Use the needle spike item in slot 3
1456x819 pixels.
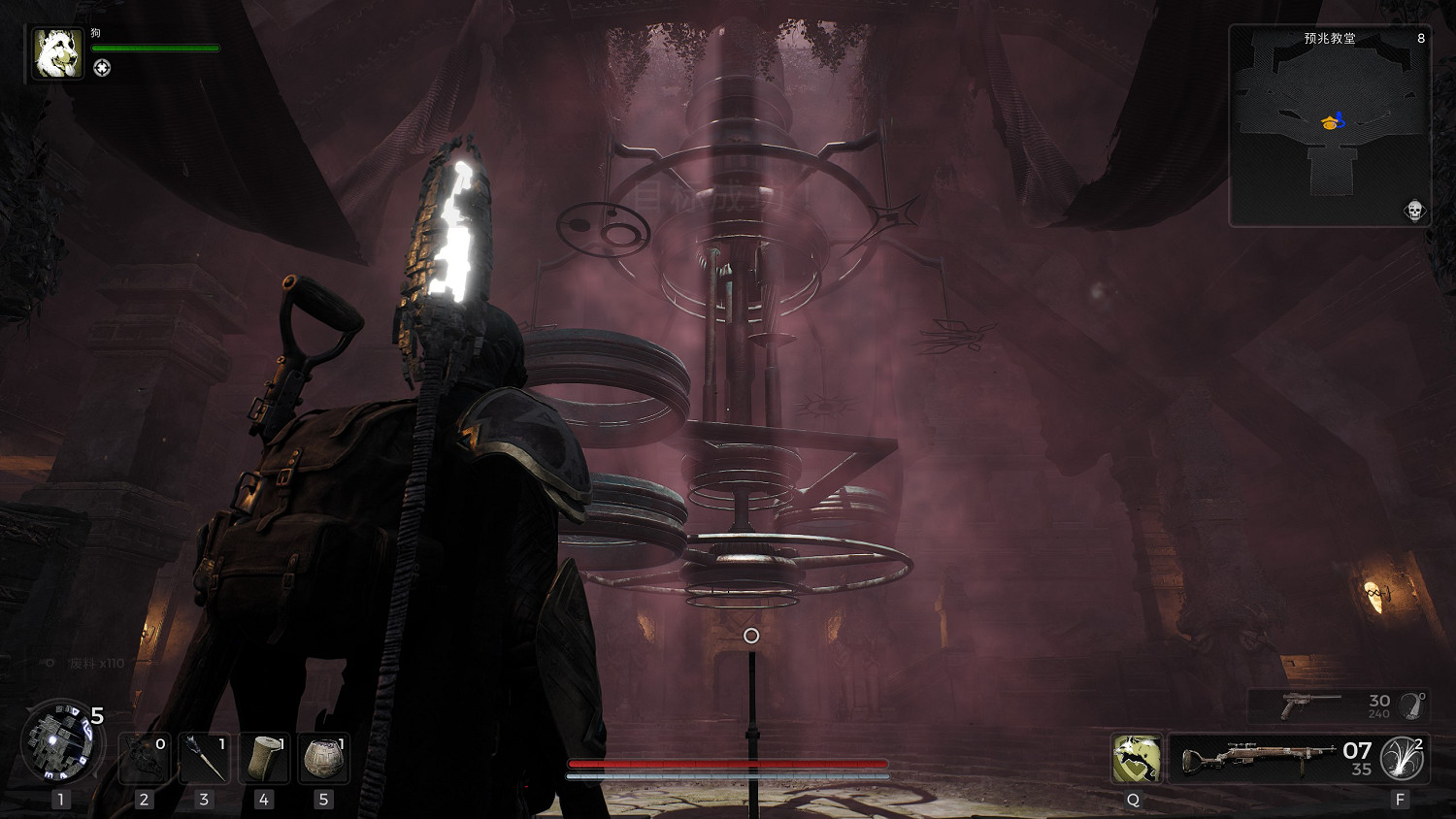[x=204, y=758]
